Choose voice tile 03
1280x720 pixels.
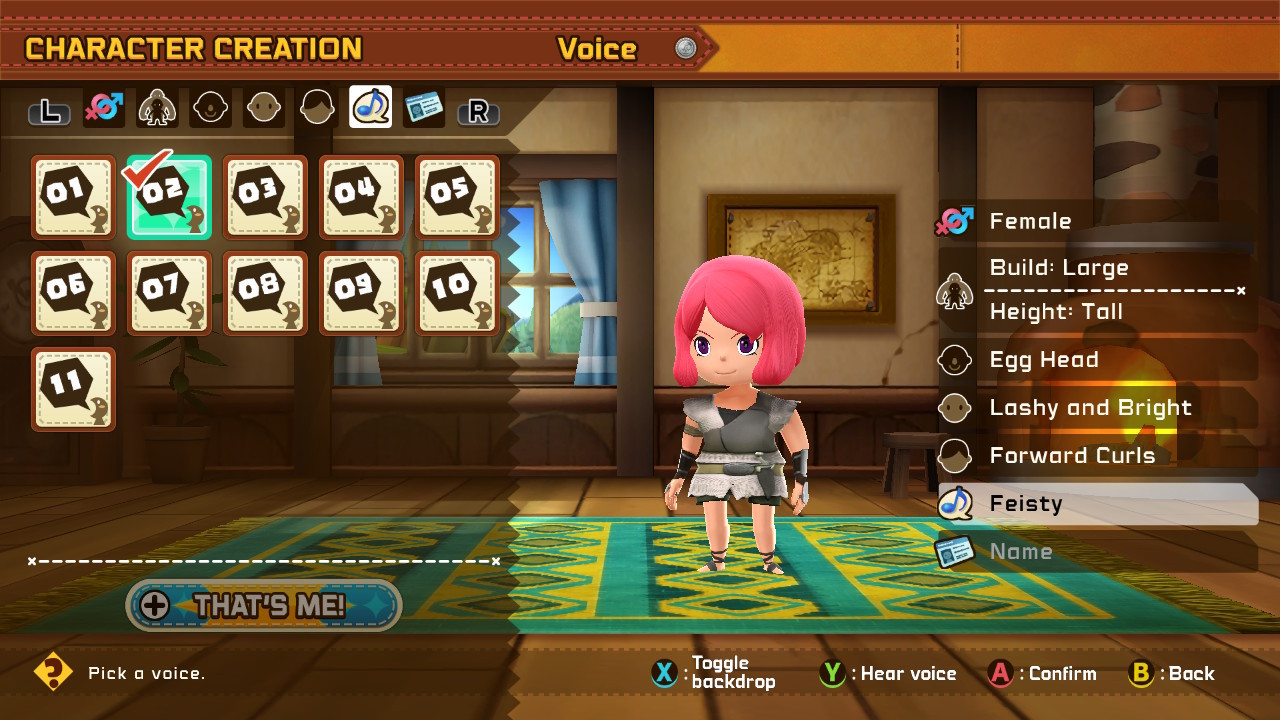pyautogui.click(x=265, y=197)
